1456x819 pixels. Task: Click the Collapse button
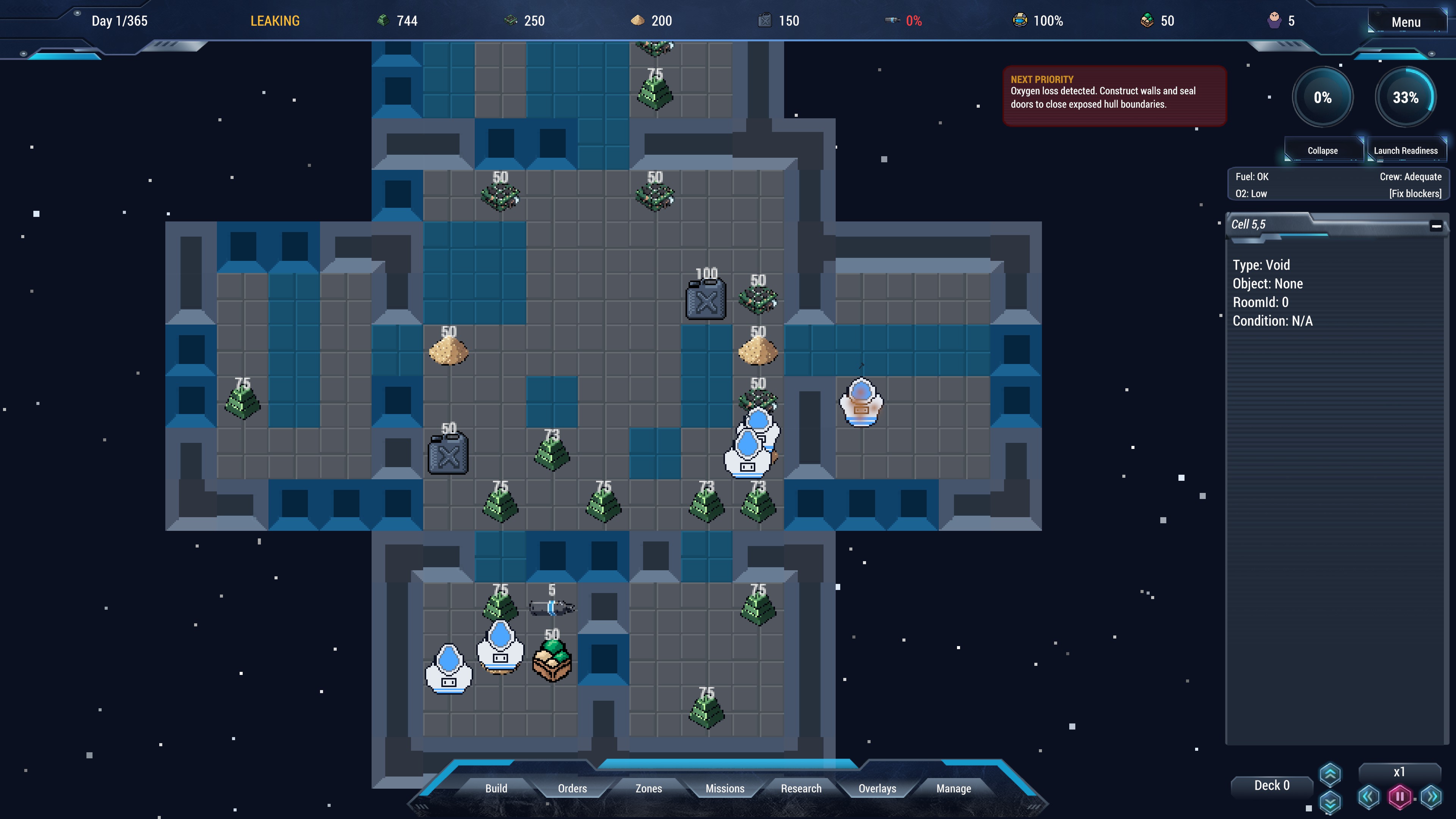tap(1323, 151)
